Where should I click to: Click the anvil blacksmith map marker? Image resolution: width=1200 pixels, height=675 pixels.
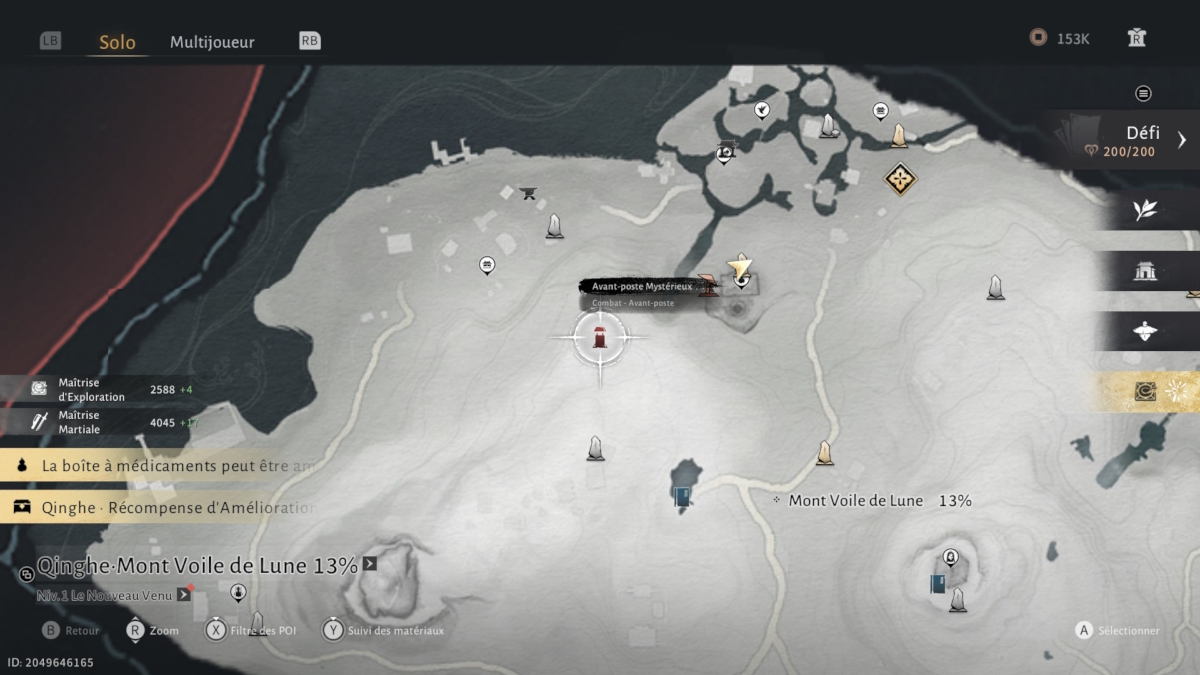pyautogui.click(x=529, y=193)
